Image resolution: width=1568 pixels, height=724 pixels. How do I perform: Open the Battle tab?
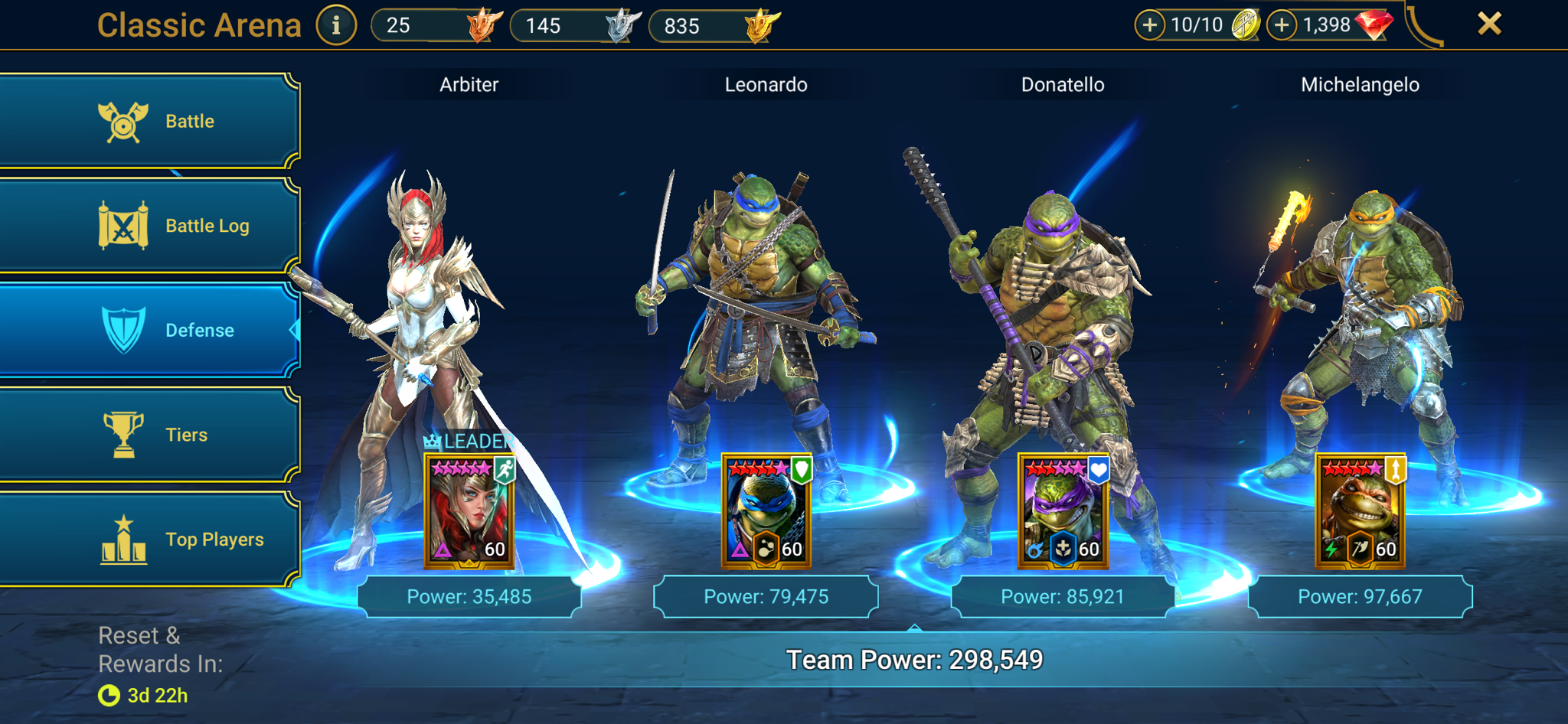[149, 121]
